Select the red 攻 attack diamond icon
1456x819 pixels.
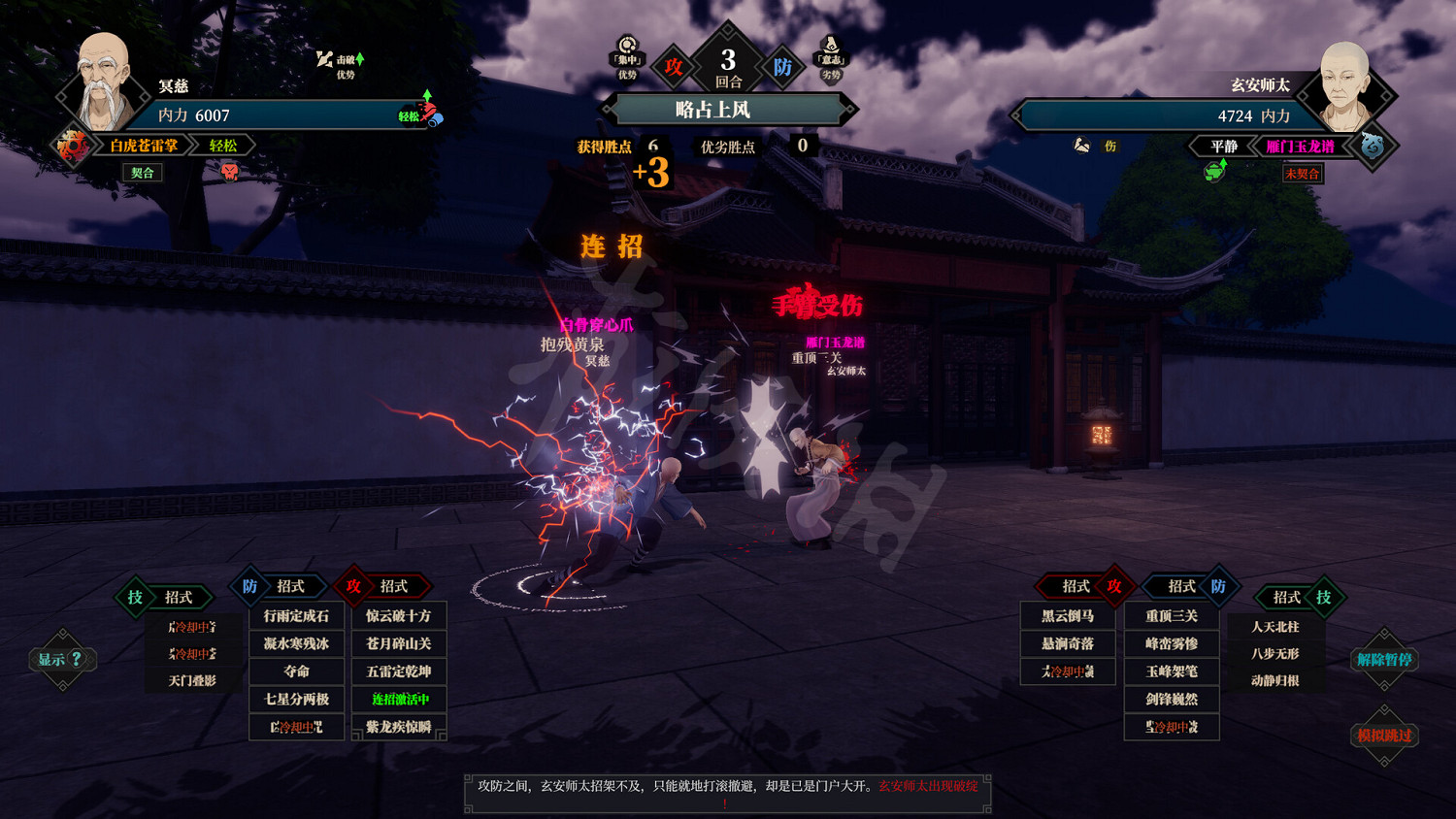[x=672, y=66]
